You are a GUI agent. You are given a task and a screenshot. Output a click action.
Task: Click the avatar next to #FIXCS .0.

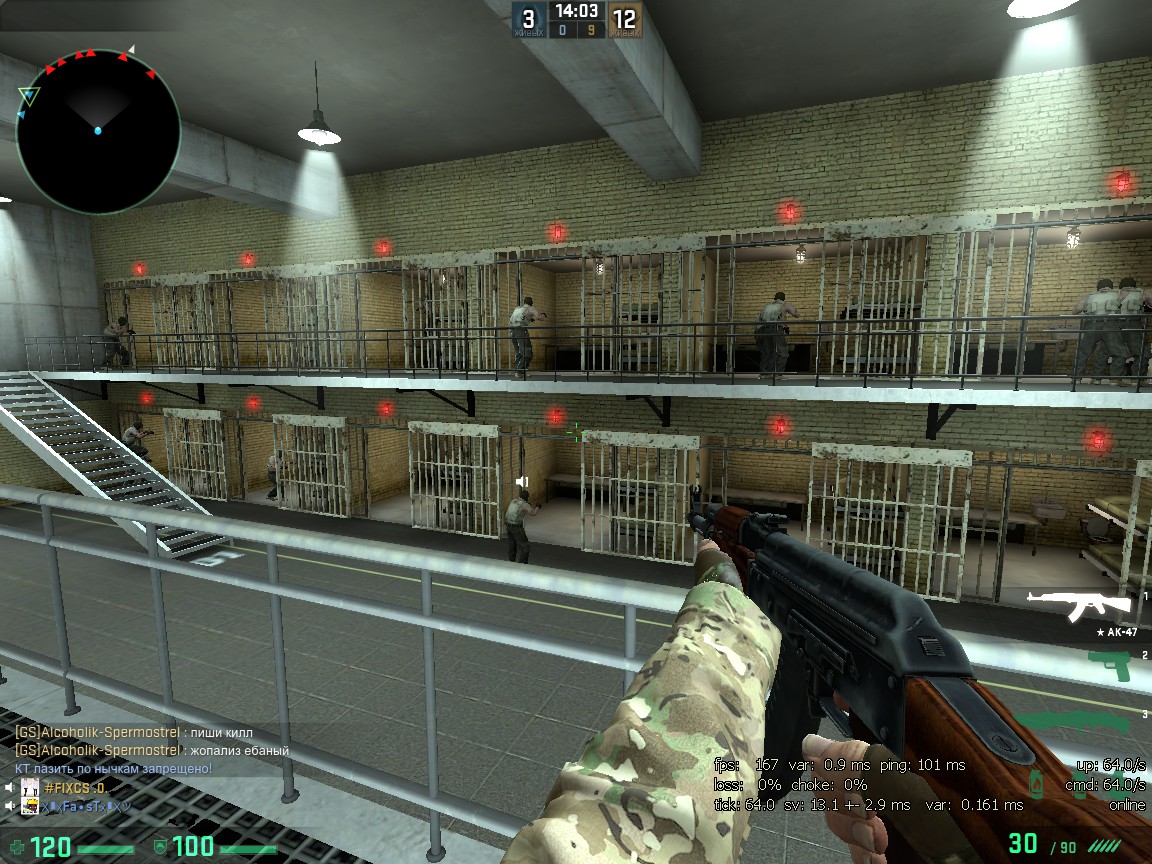pyautogui.click(x=30, y=788)
